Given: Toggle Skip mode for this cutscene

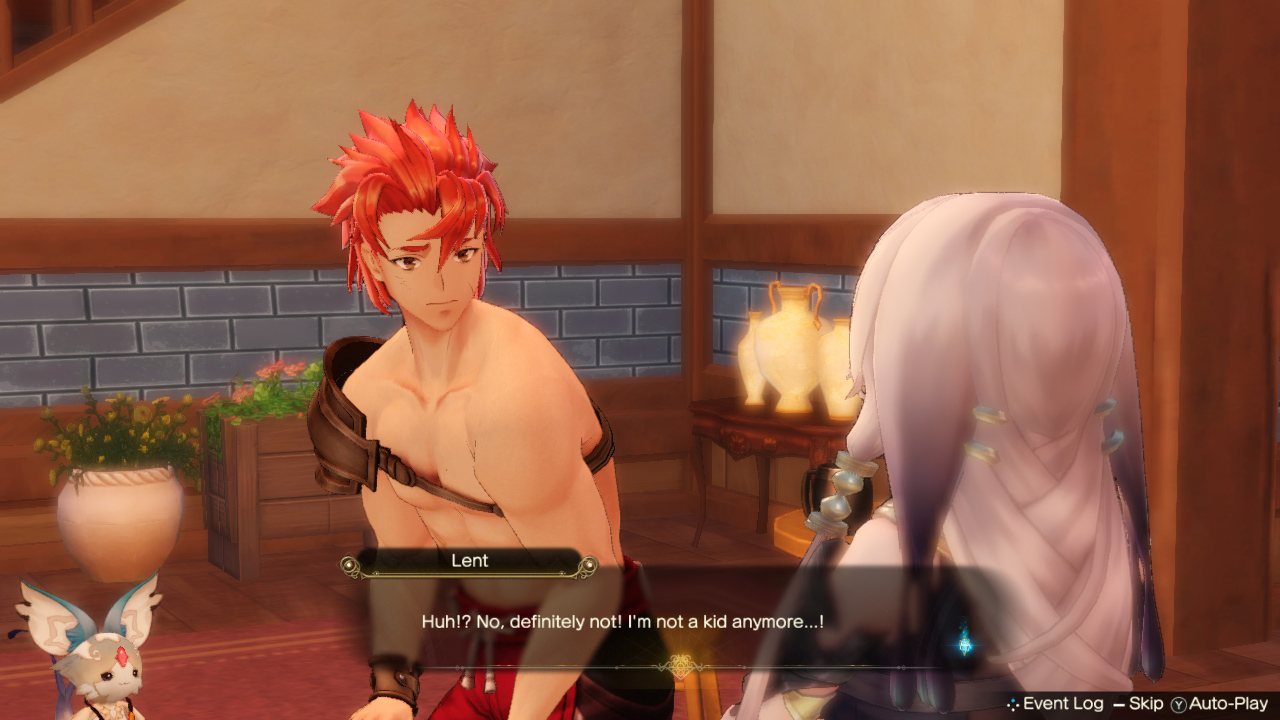Looking at the screenshot, I should point(1144,705).
